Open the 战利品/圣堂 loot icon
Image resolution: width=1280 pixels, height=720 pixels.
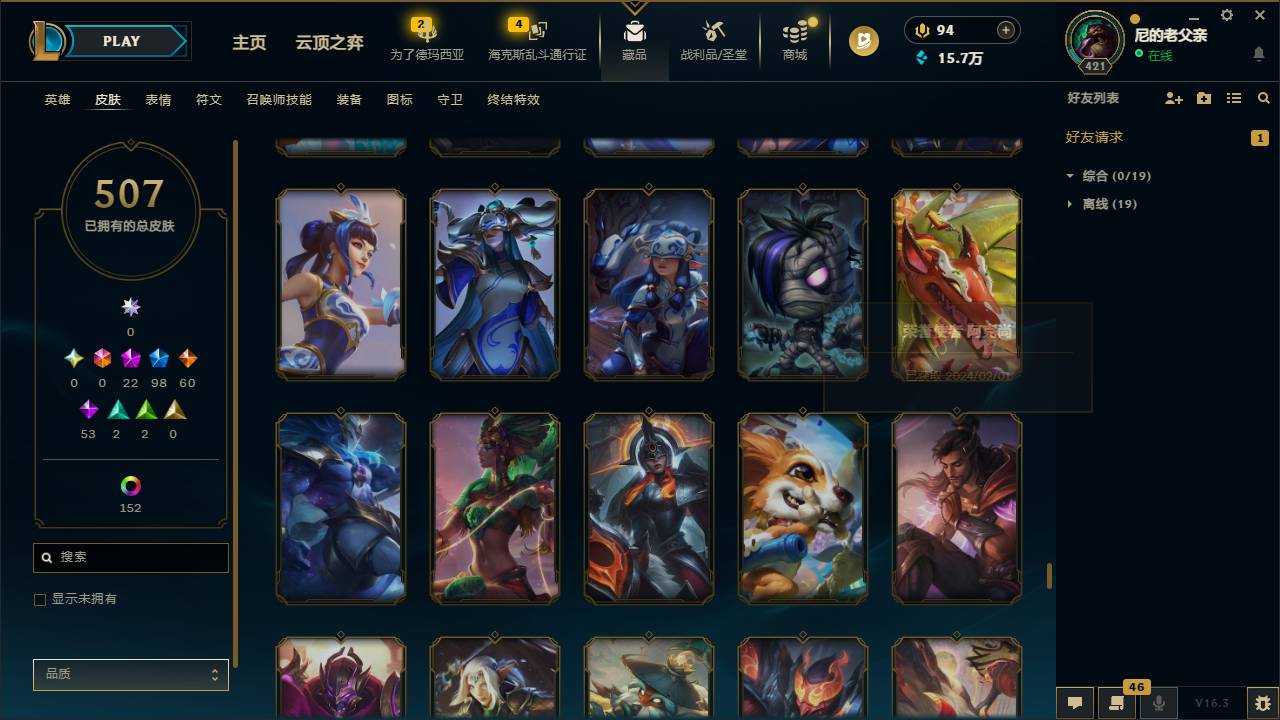(x=713, y=40)
